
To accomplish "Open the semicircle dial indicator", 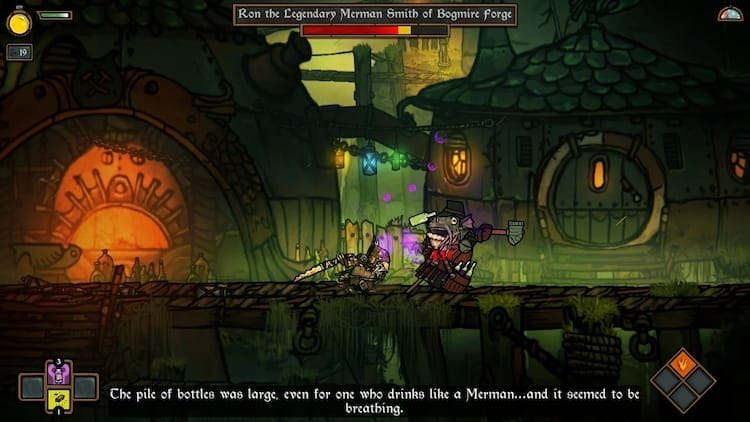I will pos(730,13).
